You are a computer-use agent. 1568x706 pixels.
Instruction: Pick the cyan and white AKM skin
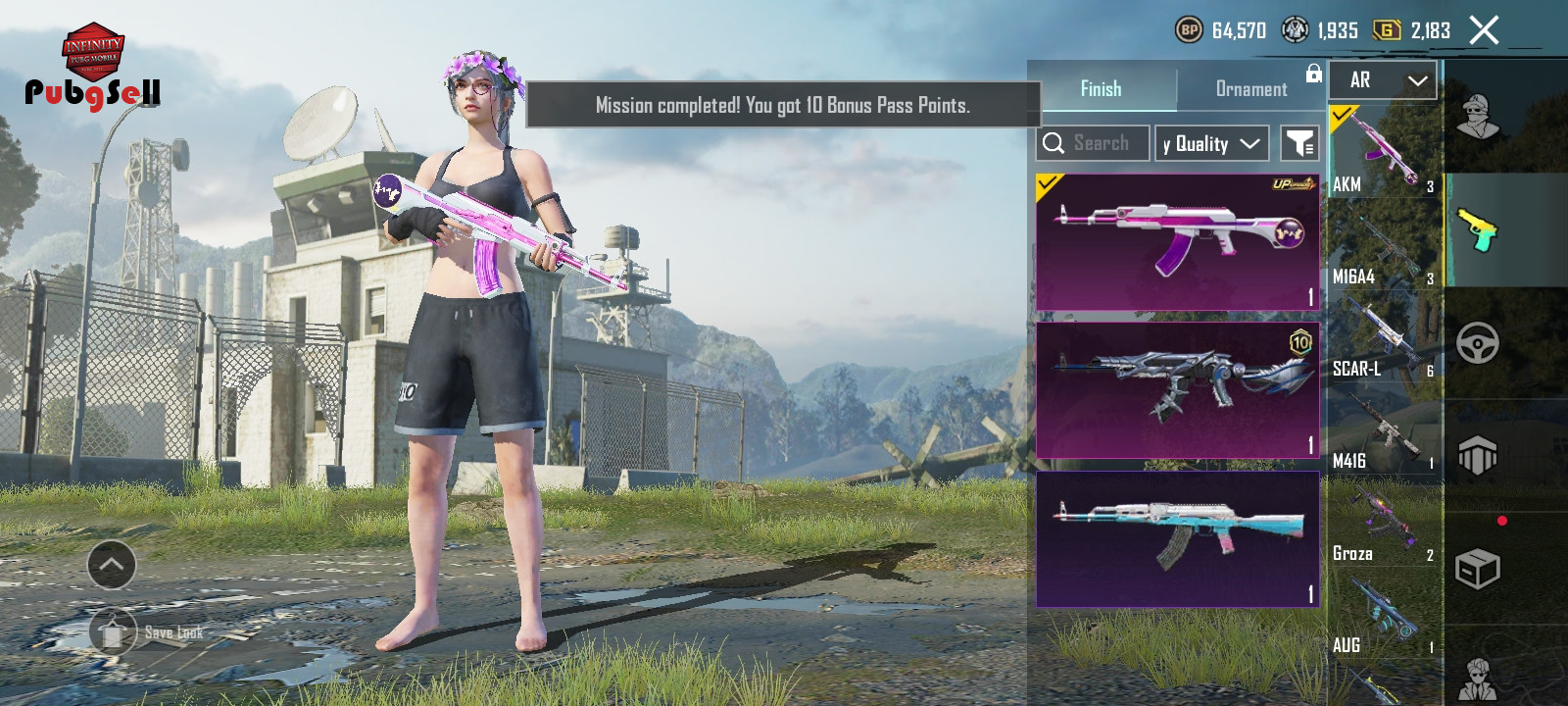coord(1177,539)
